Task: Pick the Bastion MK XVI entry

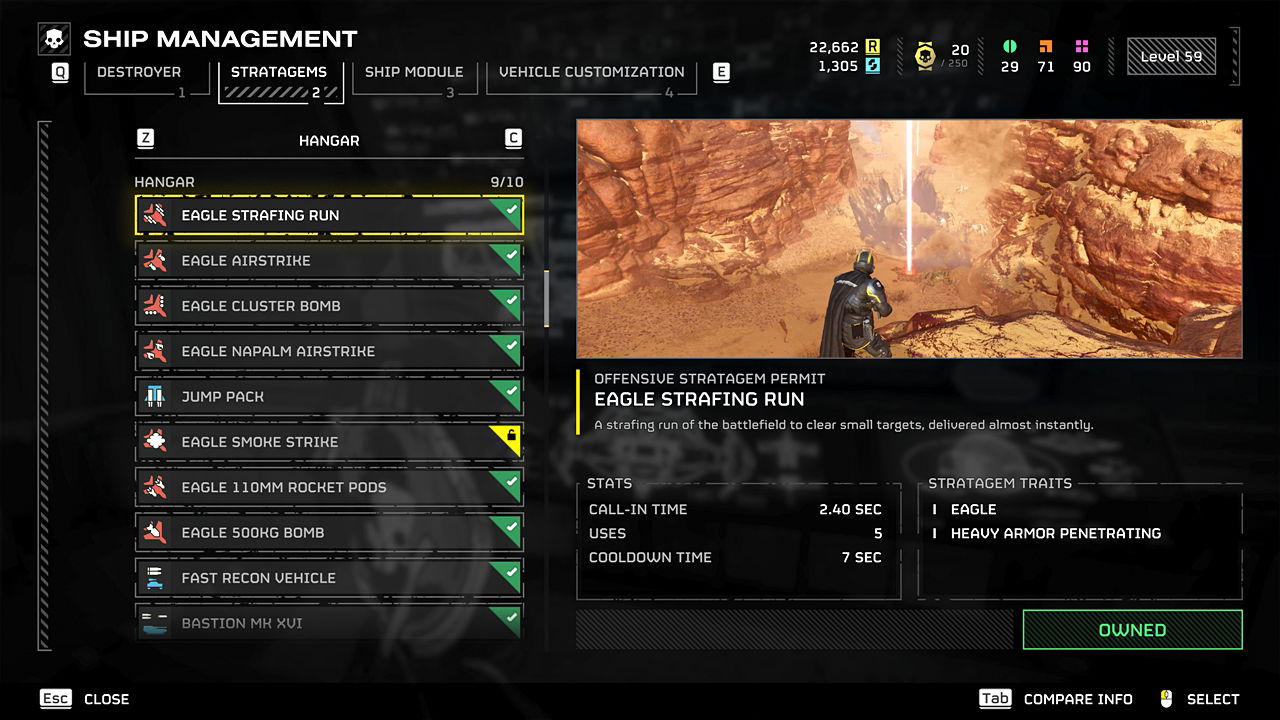Action: click(328, 623)
